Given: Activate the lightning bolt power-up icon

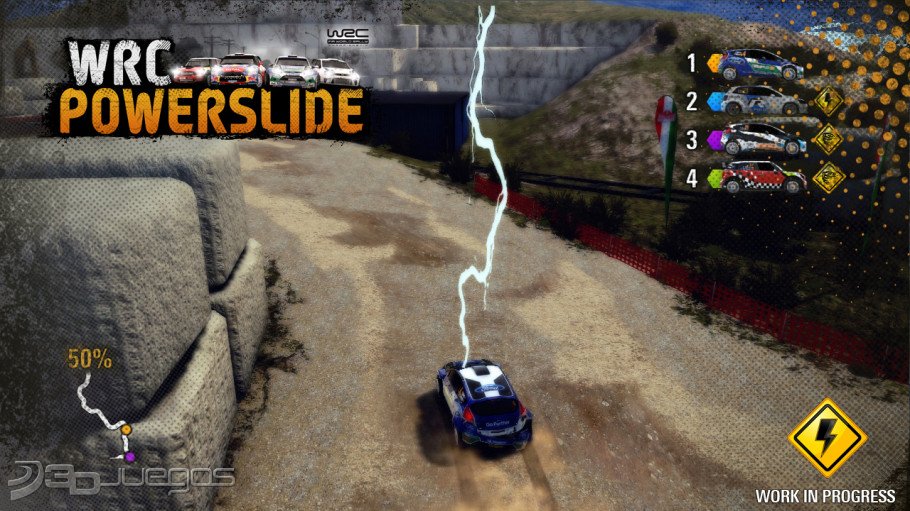Looking at the screenshot, I should 826,437.
